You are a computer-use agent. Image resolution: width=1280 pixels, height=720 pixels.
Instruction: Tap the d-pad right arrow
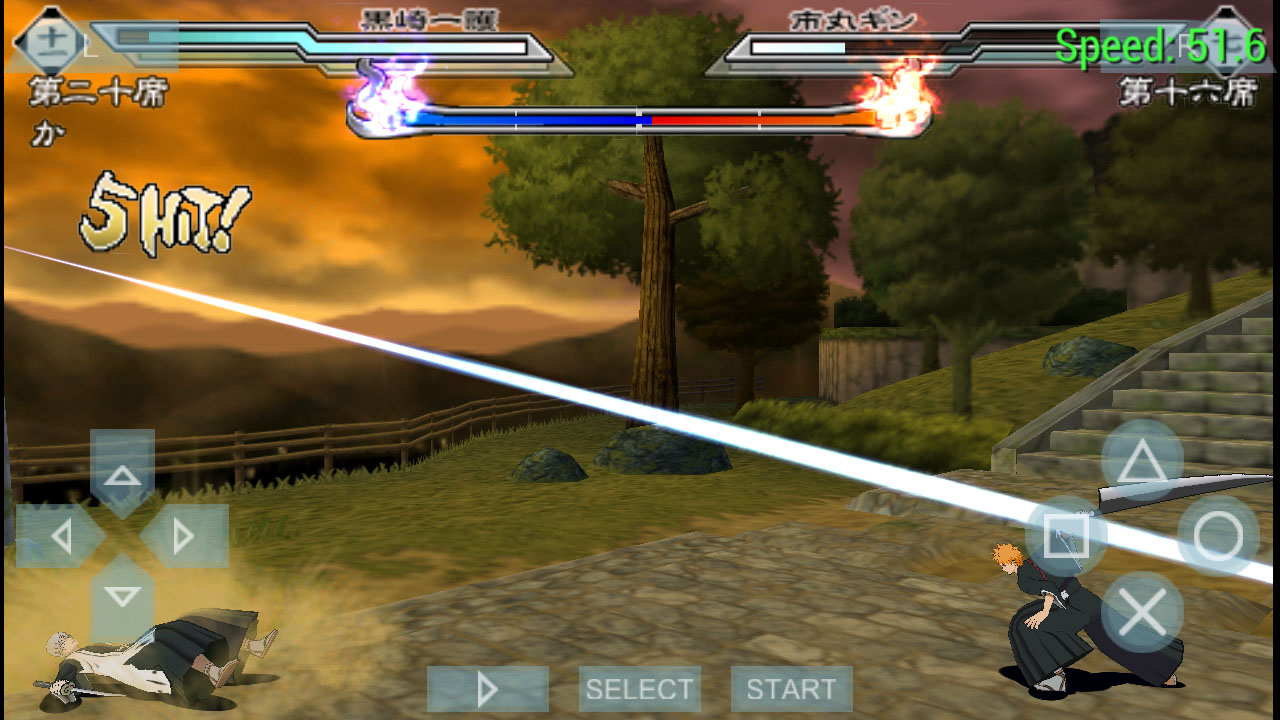click(x=184, y=536)
